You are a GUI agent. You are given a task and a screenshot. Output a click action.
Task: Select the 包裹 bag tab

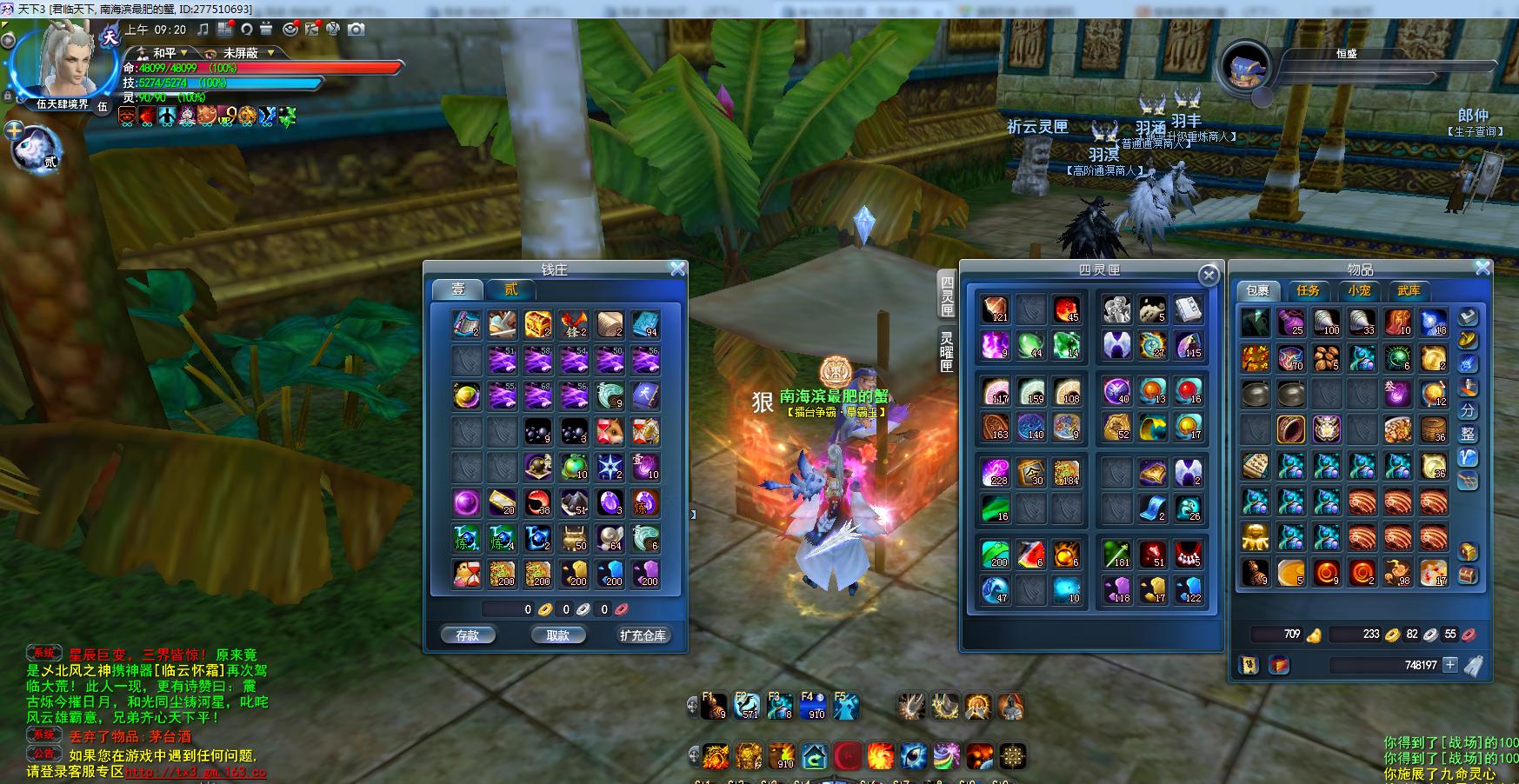click(1257, 290)
